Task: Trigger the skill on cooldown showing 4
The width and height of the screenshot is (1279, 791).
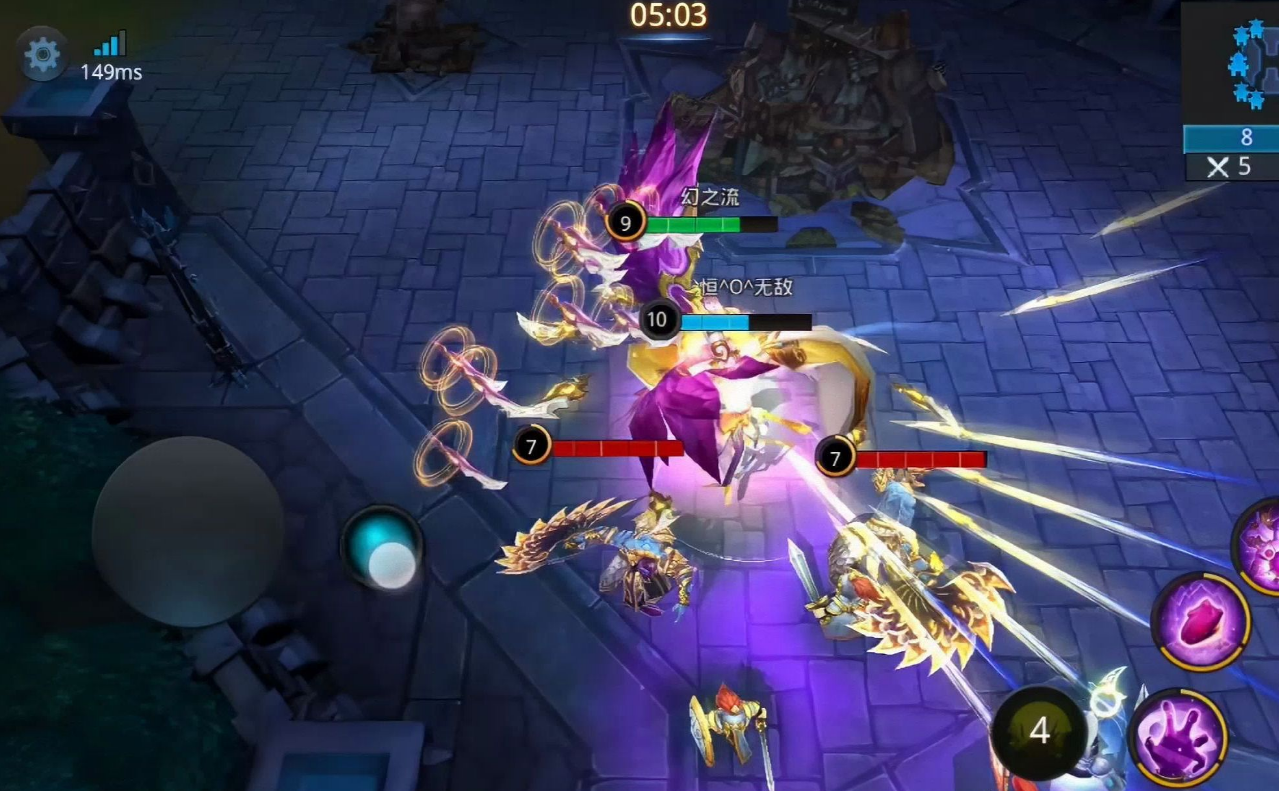Action: (1039, 731)
